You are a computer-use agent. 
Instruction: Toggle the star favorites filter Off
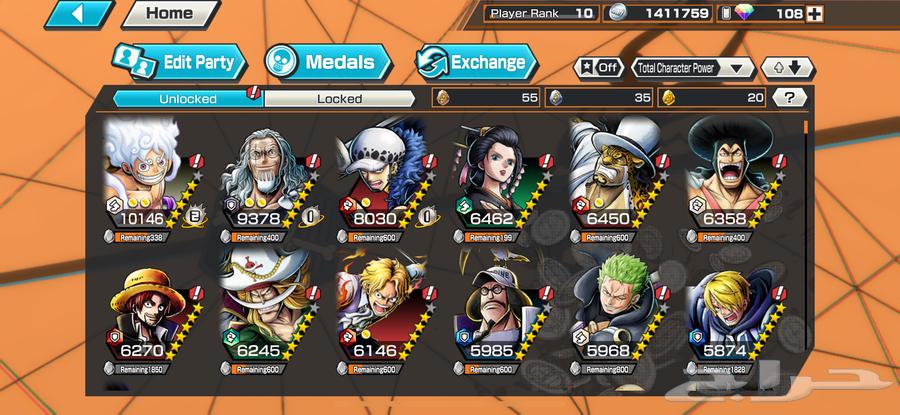[596, 68]
